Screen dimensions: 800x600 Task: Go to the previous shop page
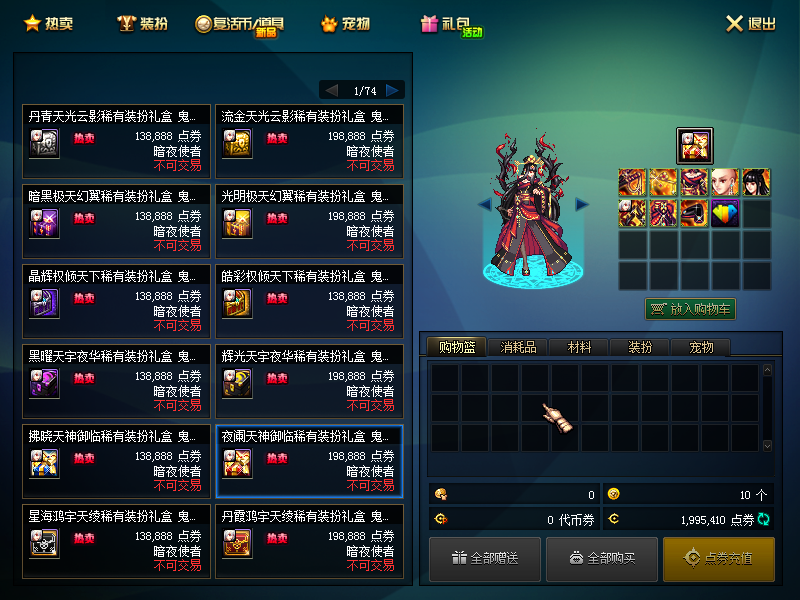[331, 90]
